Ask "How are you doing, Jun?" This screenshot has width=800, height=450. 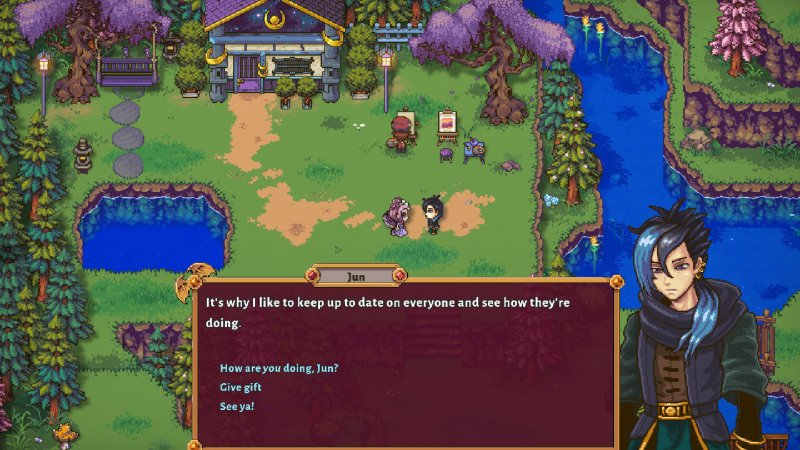pos(279,368)
